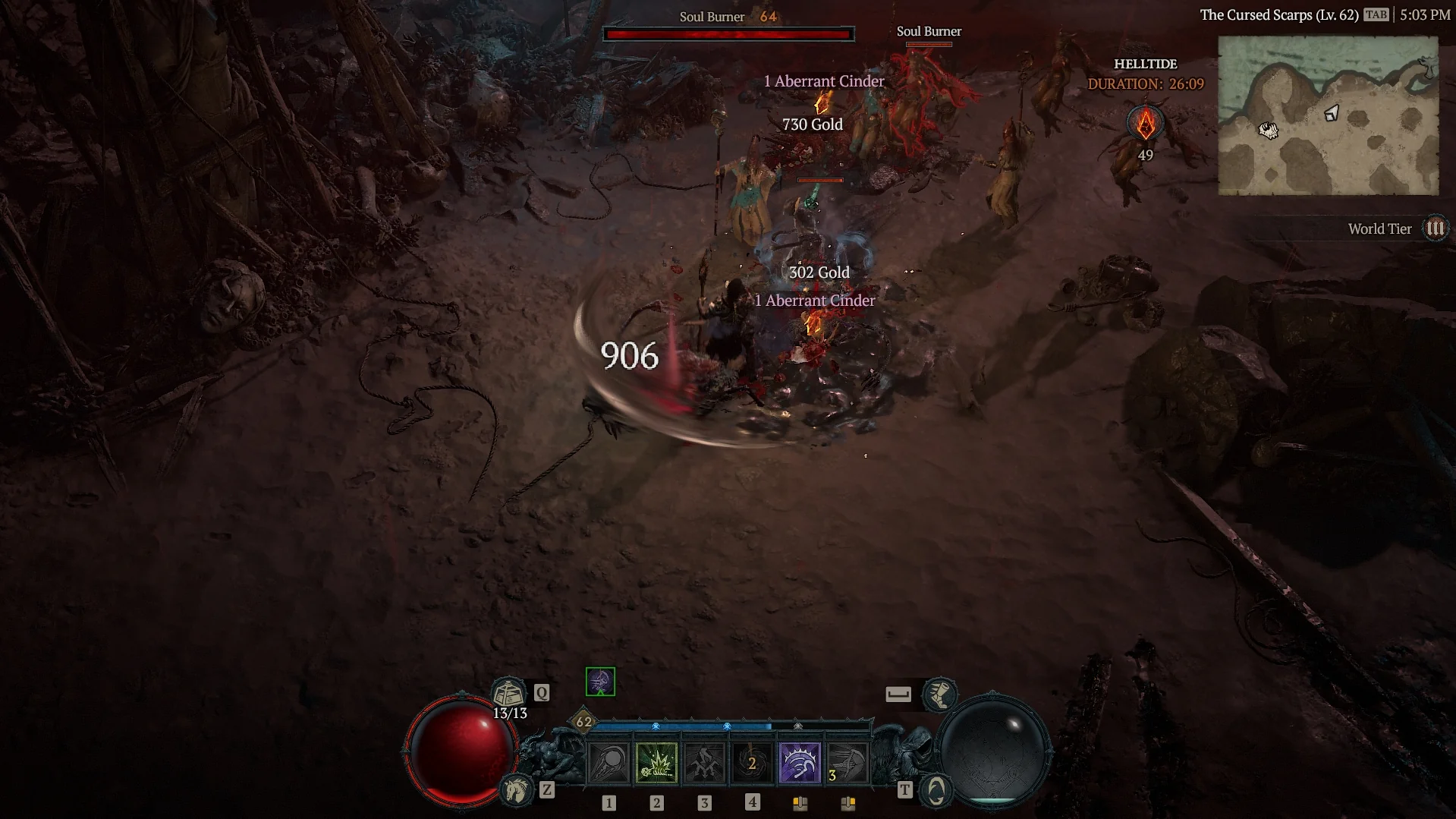Summon mount with the horse icon
The height and width of the screenshot is (819, 1456).
pos(517,789)
